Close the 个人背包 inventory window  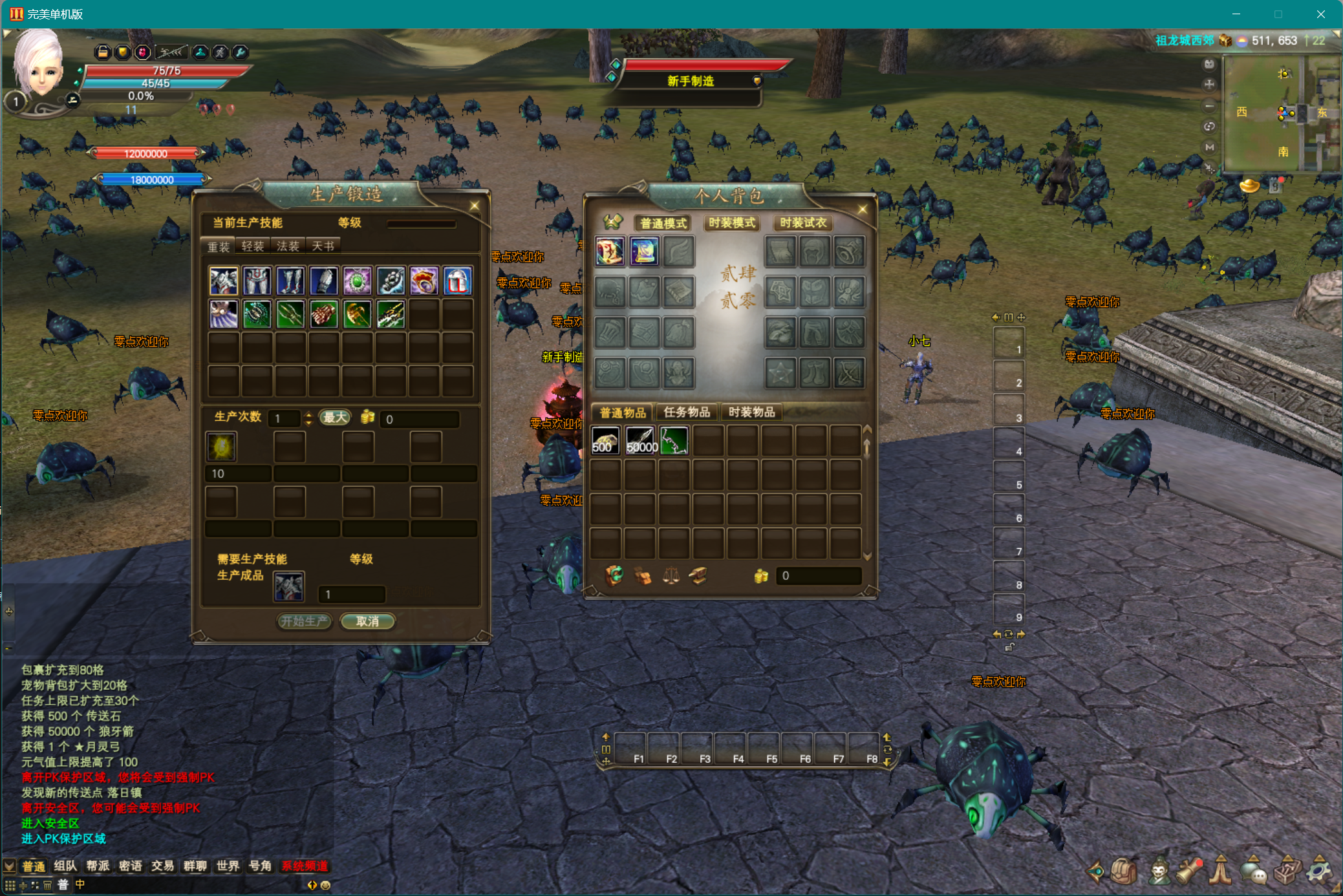862,209
